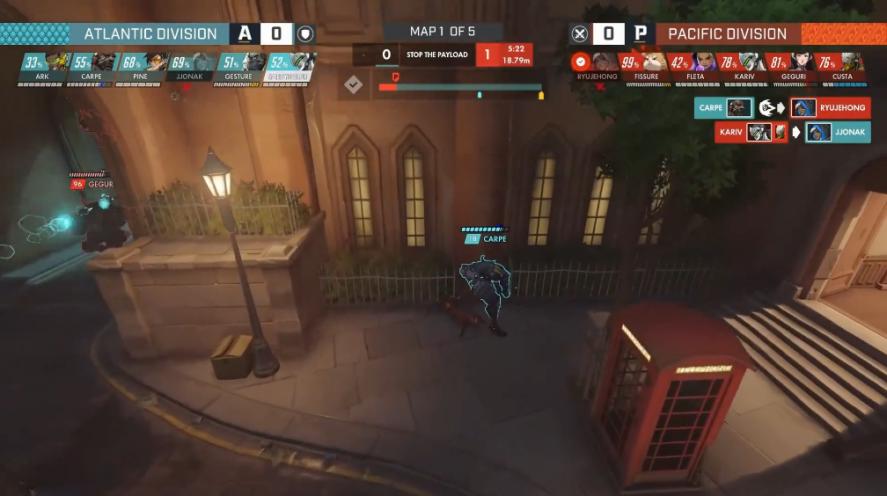The height and width of the screenshot is (496, 887).
Task: Select JJONAK's roster card
Action: point(191,67)
